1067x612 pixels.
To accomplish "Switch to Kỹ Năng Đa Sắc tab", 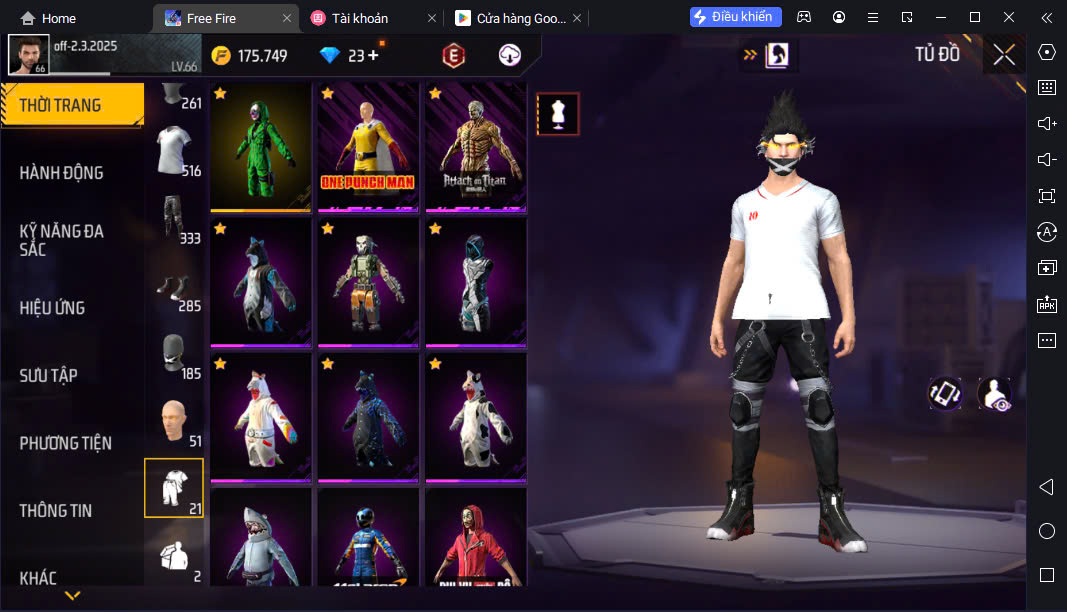I will pyautogui.click(x=62, y=240).
